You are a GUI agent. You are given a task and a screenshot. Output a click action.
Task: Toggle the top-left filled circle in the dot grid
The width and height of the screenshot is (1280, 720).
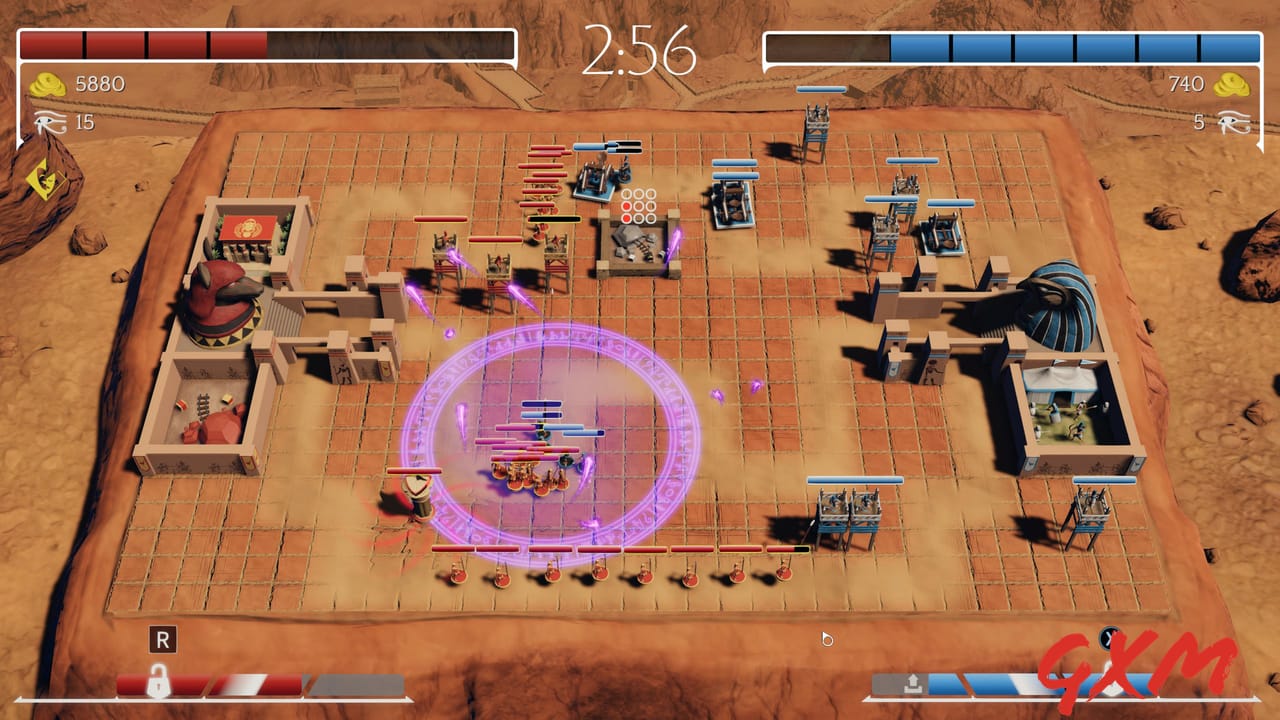pyautogui.click(x=627, y=206)
